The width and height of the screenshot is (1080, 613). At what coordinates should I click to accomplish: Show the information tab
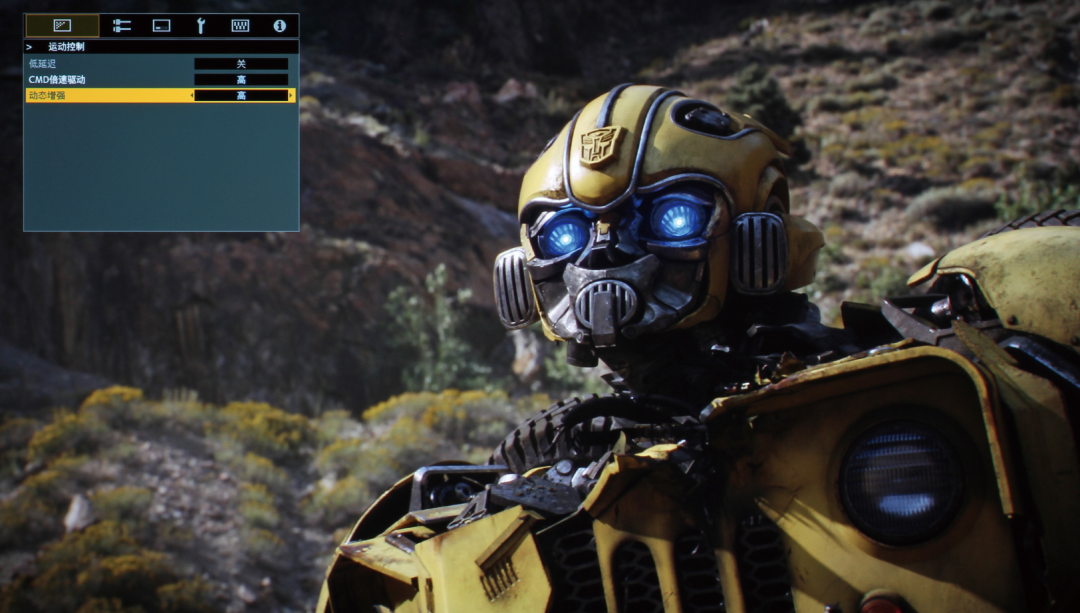coord(279,26)
